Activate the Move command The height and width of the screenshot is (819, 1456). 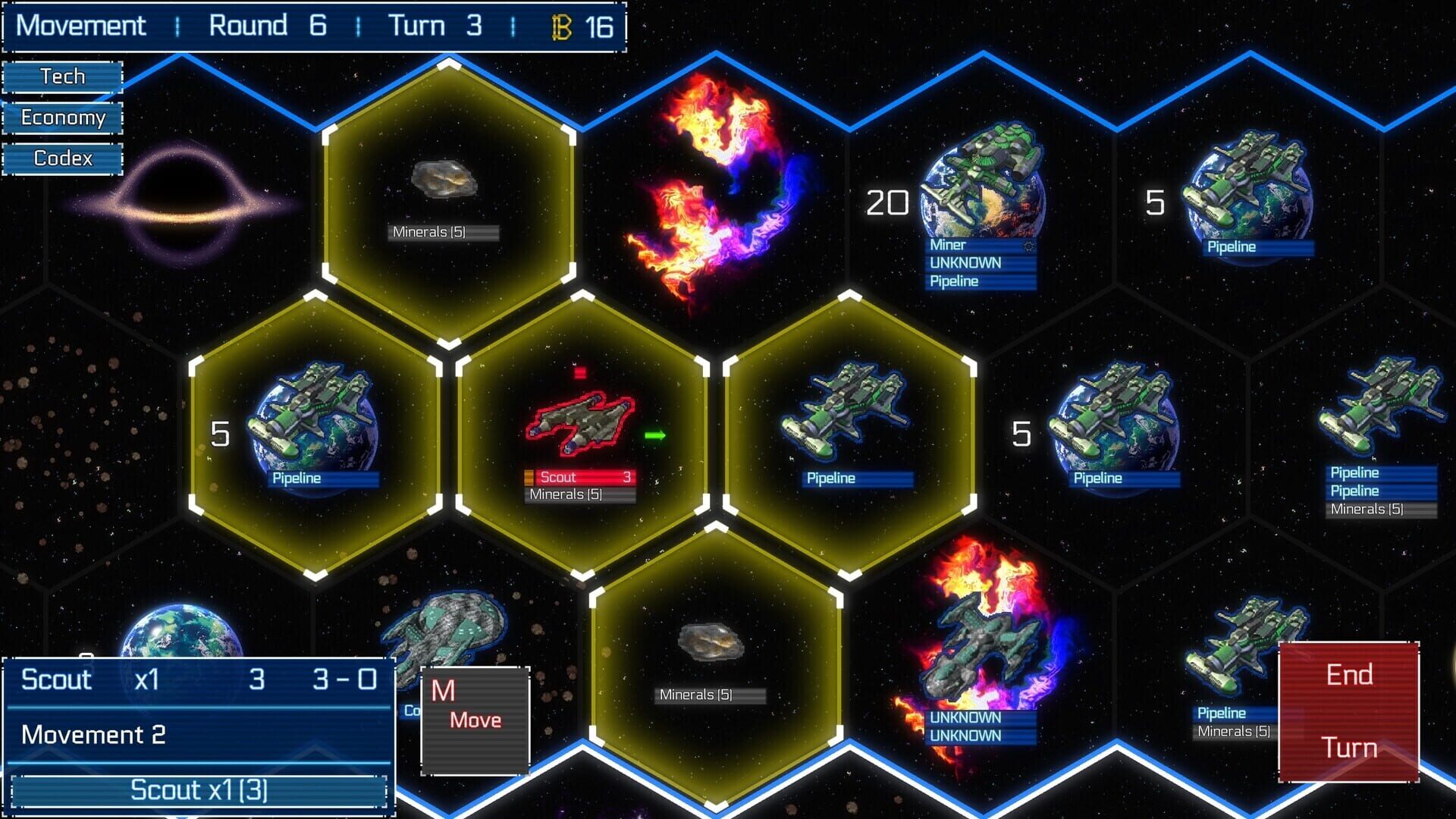[475, 719]
